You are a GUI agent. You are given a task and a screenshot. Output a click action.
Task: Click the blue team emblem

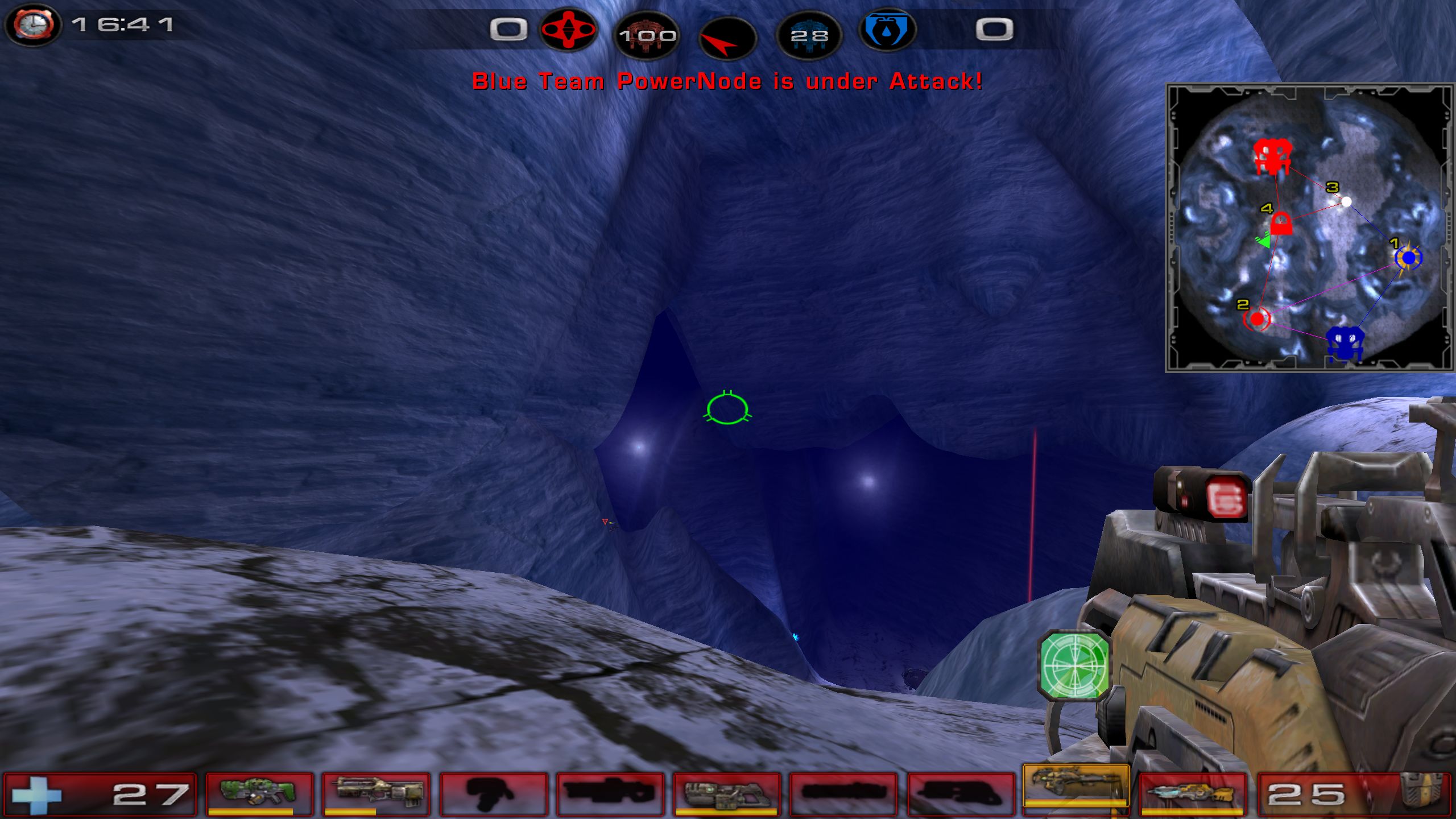pos(887,30)
